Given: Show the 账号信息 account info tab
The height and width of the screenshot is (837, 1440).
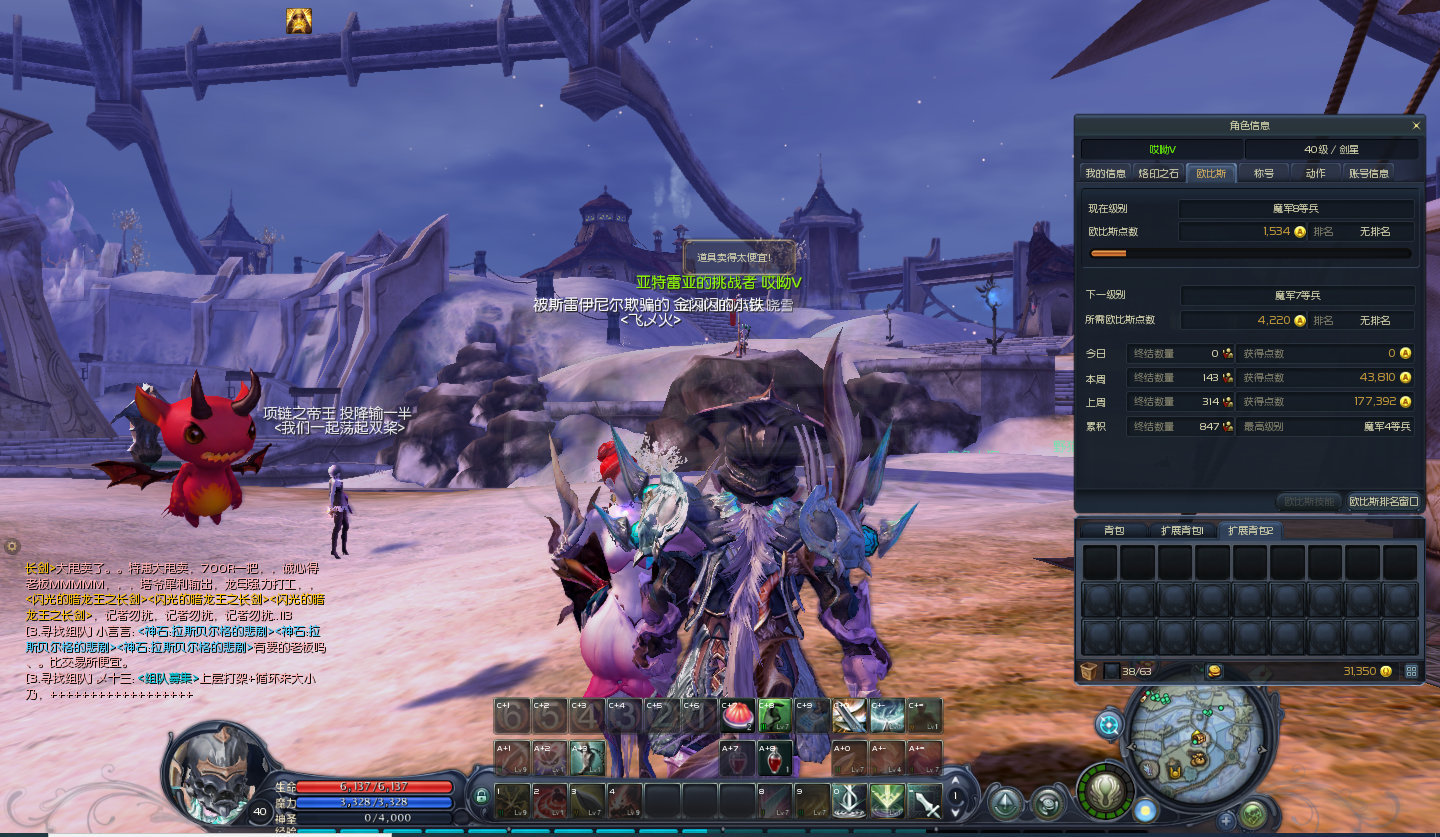Looking at the screenshot, I should coord(1368,173).
